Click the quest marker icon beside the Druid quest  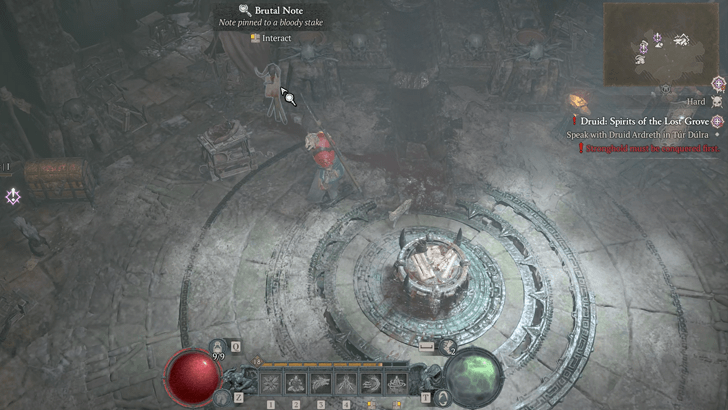click(717, 121)
